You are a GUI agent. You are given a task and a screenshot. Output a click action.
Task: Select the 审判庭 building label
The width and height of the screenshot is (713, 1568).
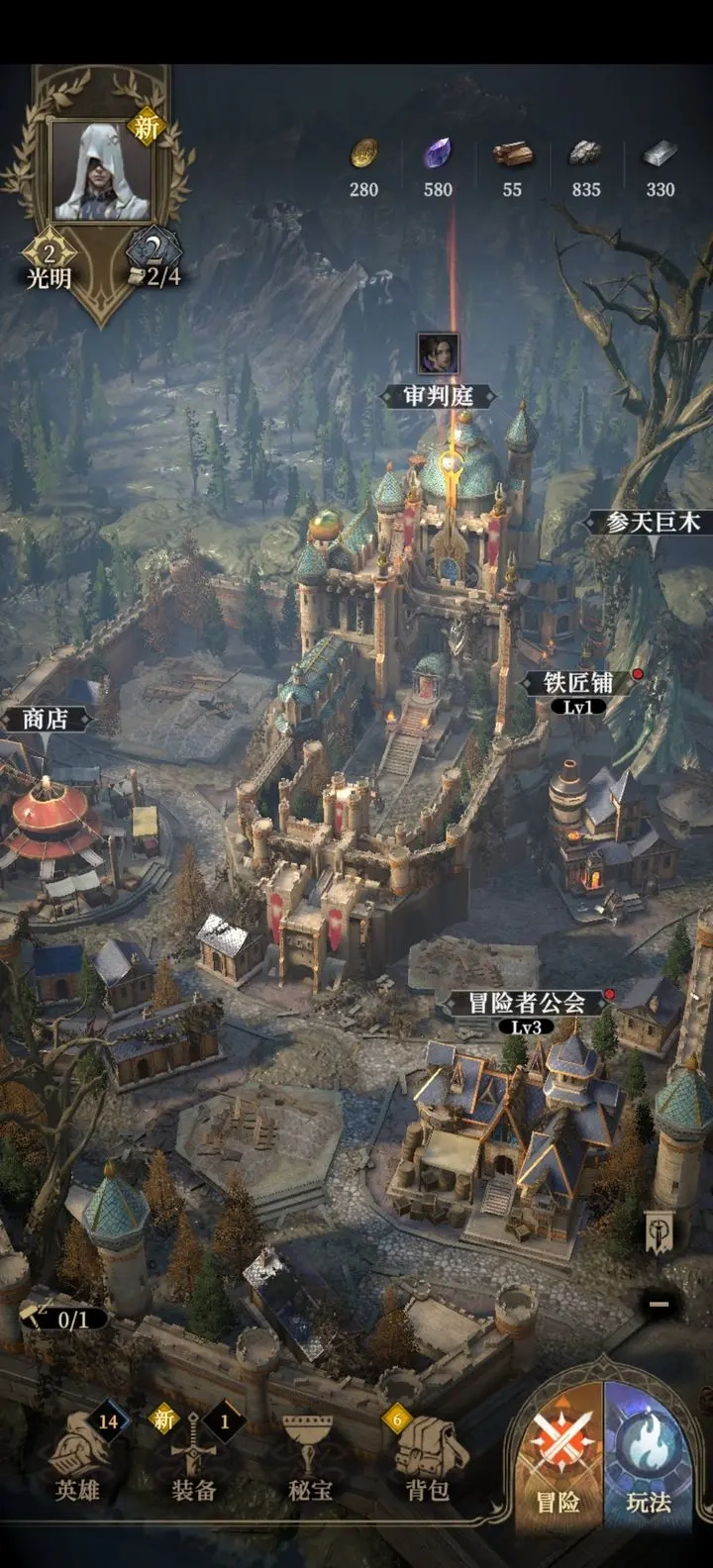click(438, 396)
